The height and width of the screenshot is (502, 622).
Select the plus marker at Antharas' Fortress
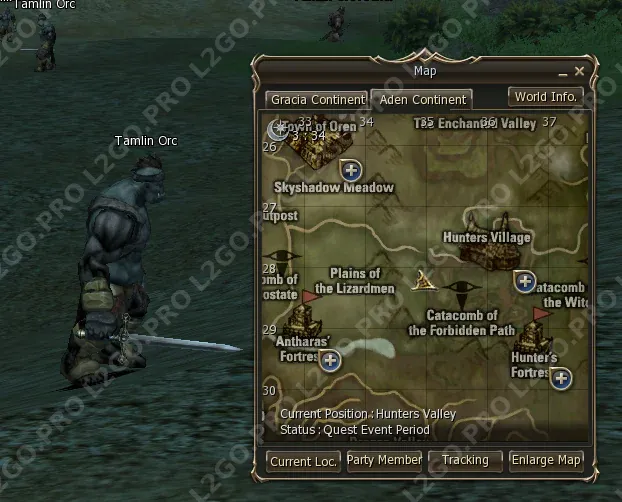pos(329,360)
